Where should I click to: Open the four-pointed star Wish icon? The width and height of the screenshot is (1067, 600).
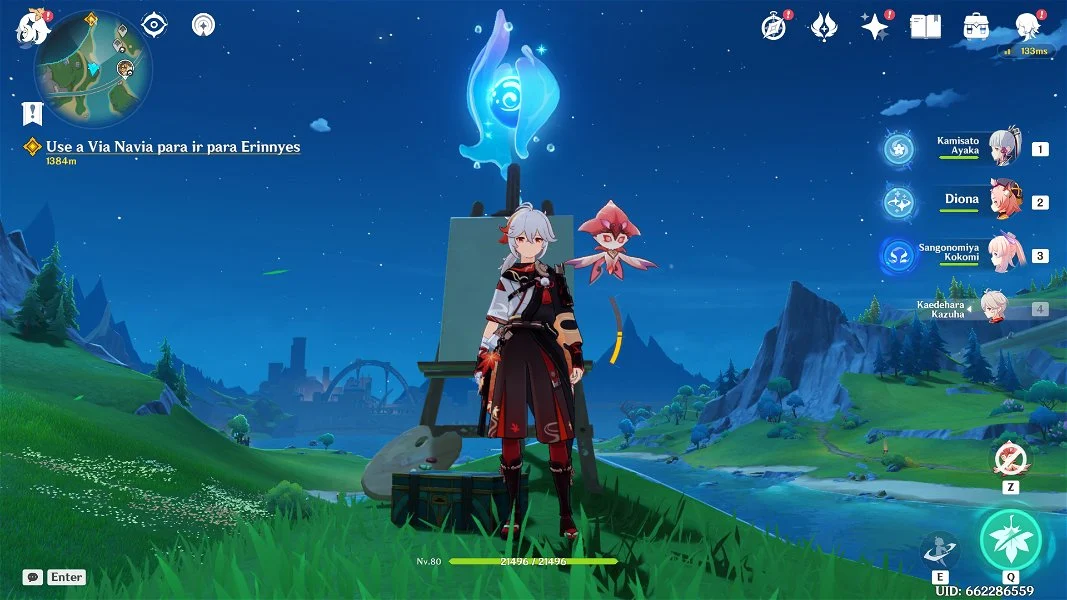[x=875, y=27]
